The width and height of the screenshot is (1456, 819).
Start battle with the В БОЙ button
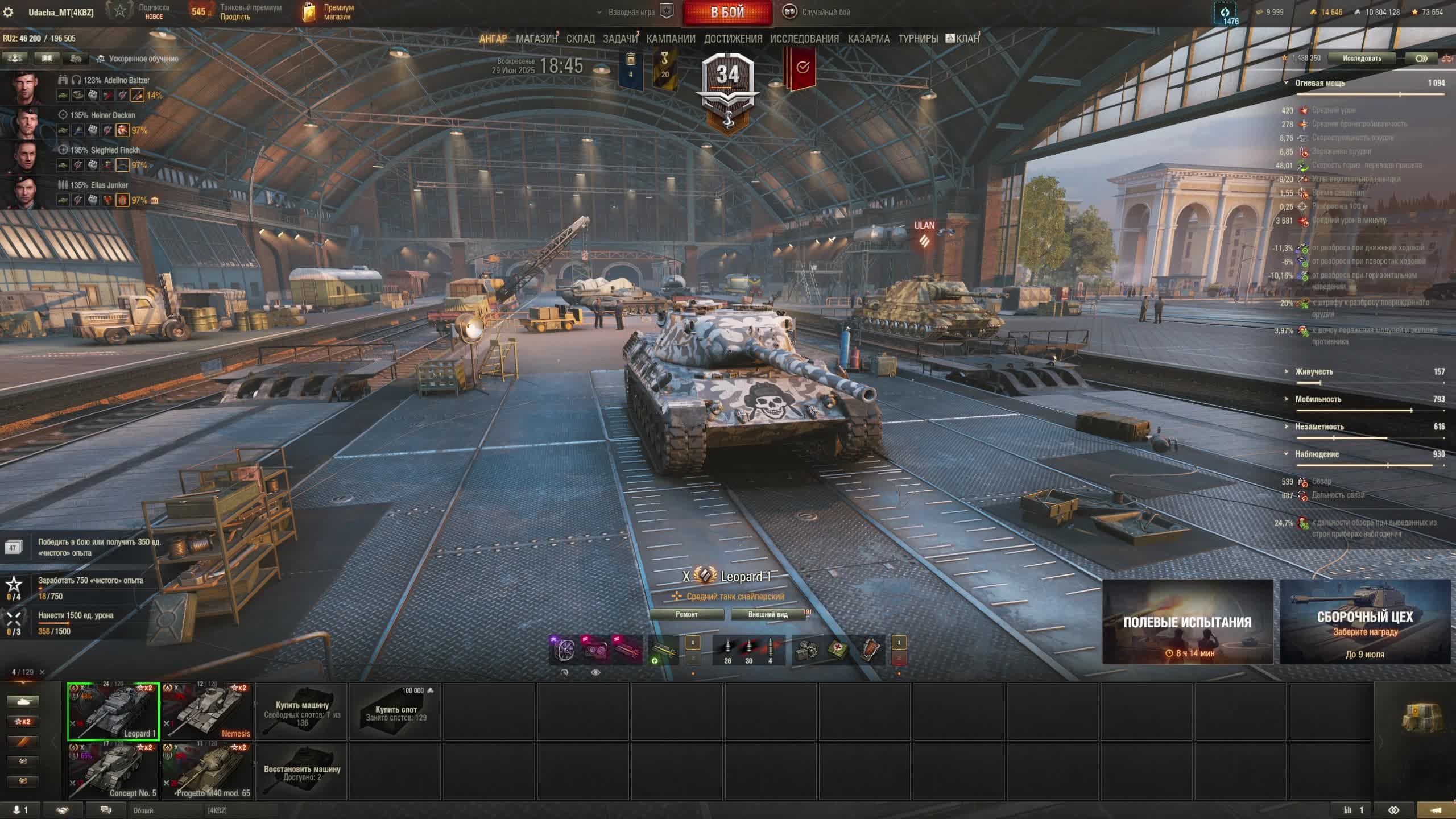click(x=727, y=13)
